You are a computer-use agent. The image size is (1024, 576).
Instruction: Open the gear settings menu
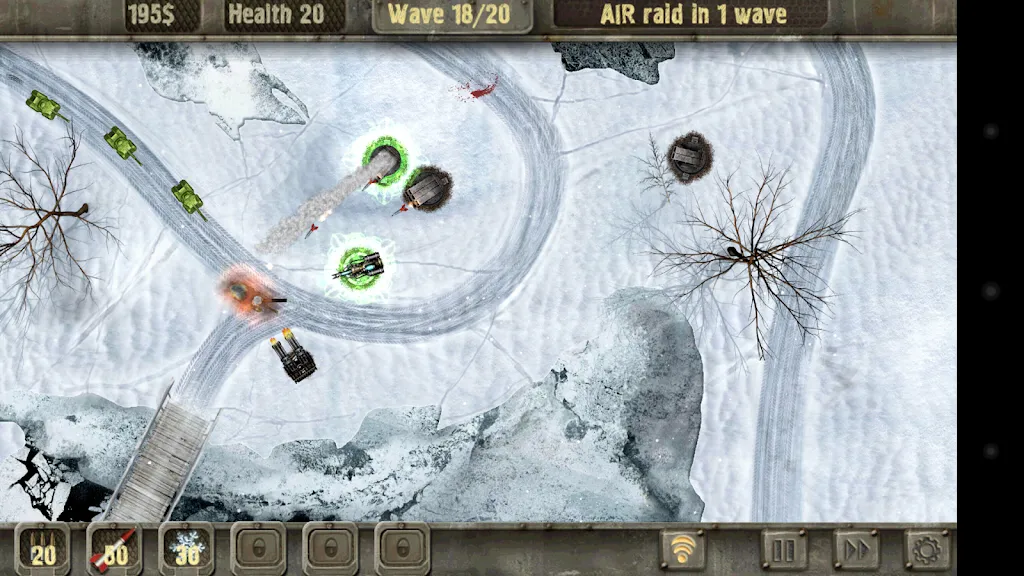(927, 549)
